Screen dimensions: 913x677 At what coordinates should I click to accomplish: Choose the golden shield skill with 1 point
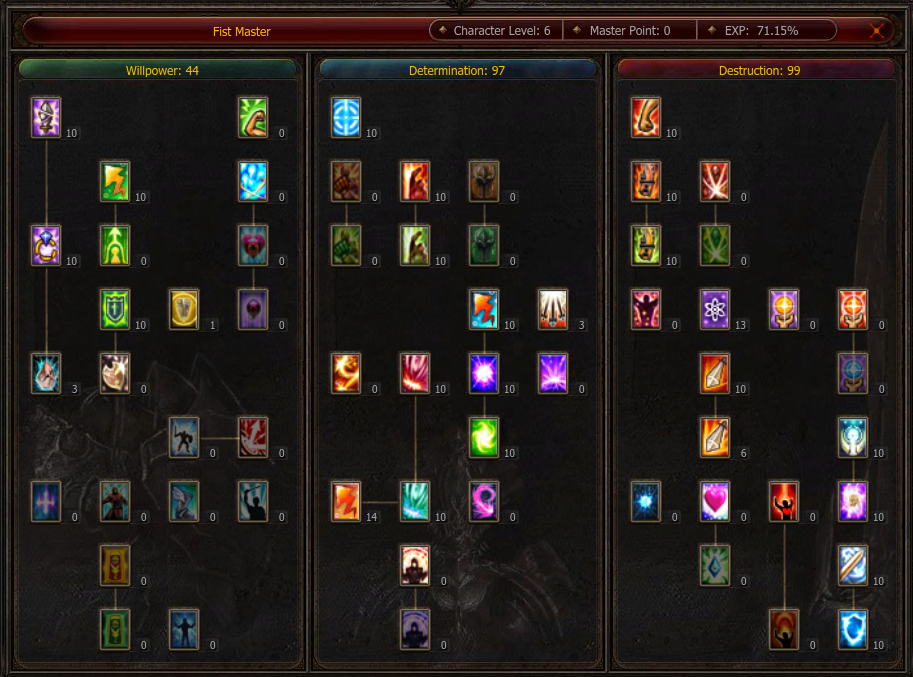(184, 309)
